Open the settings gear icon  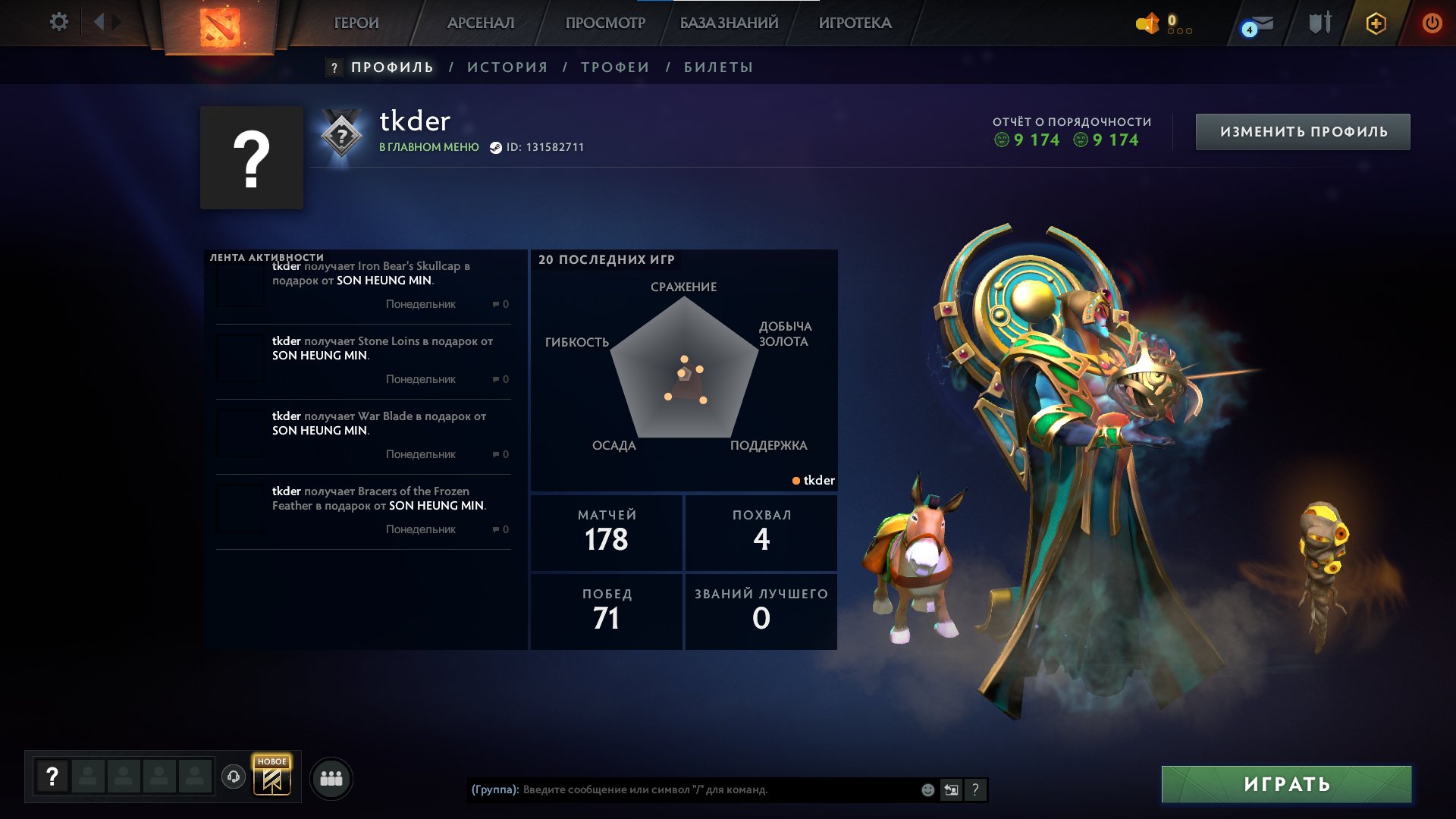[58, 22]
